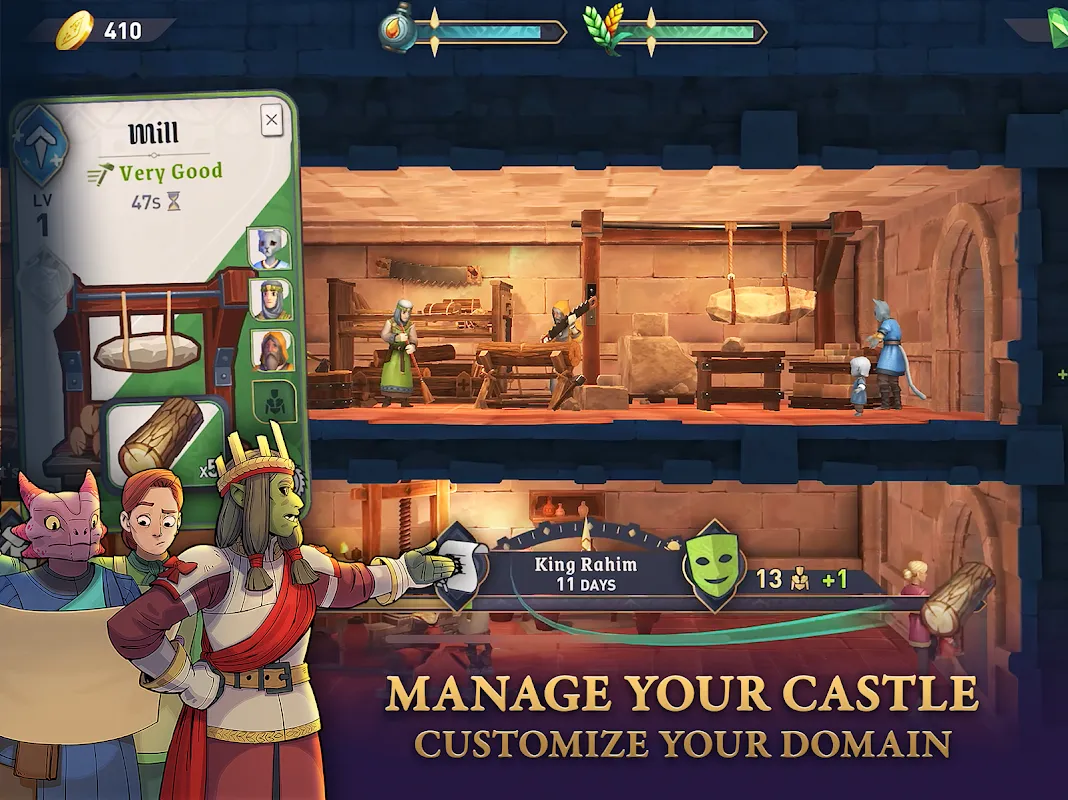Select the wood log production slot
The height and width of the screenshot is (800, 1068).
(x=161, y=437)
